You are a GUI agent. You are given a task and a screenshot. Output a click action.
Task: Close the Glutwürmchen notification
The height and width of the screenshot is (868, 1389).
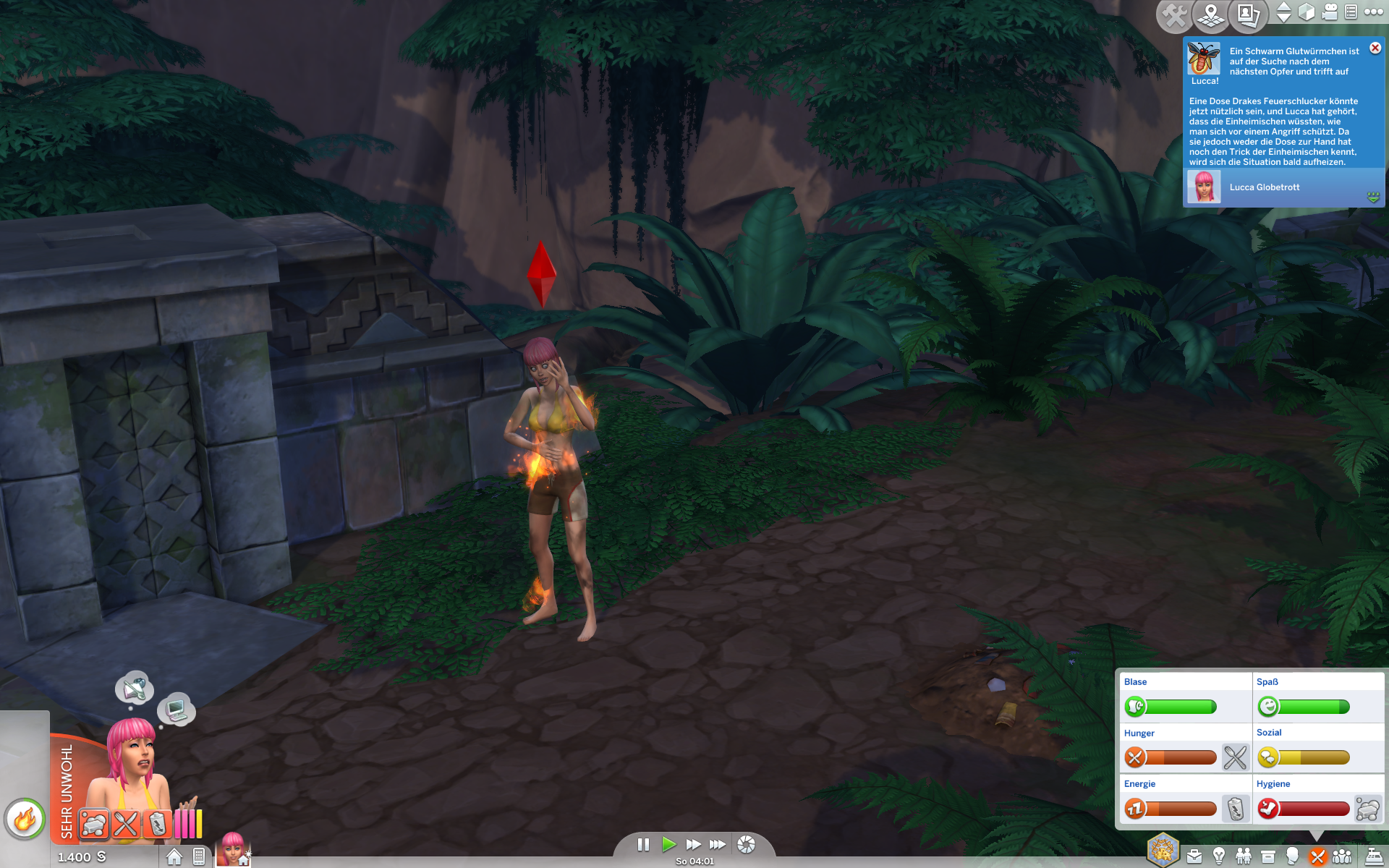pyautogui.click(x=1375, y=48)
